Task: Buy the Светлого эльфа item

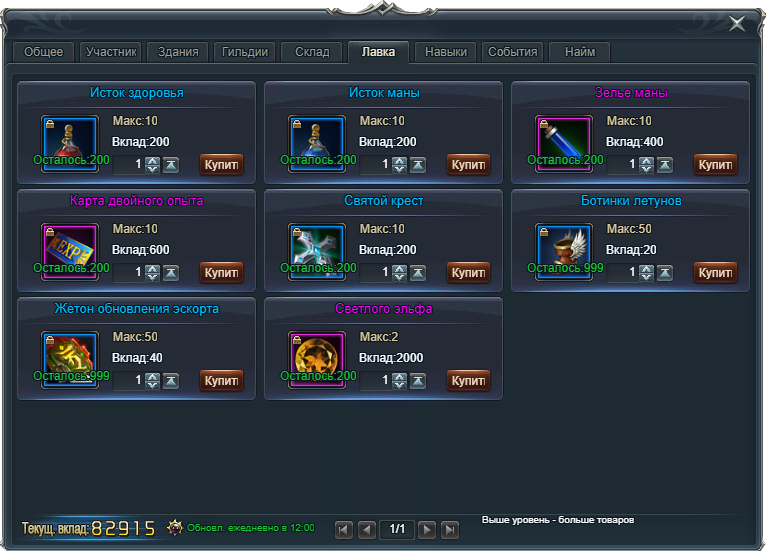Action: [x=468, y=380]
